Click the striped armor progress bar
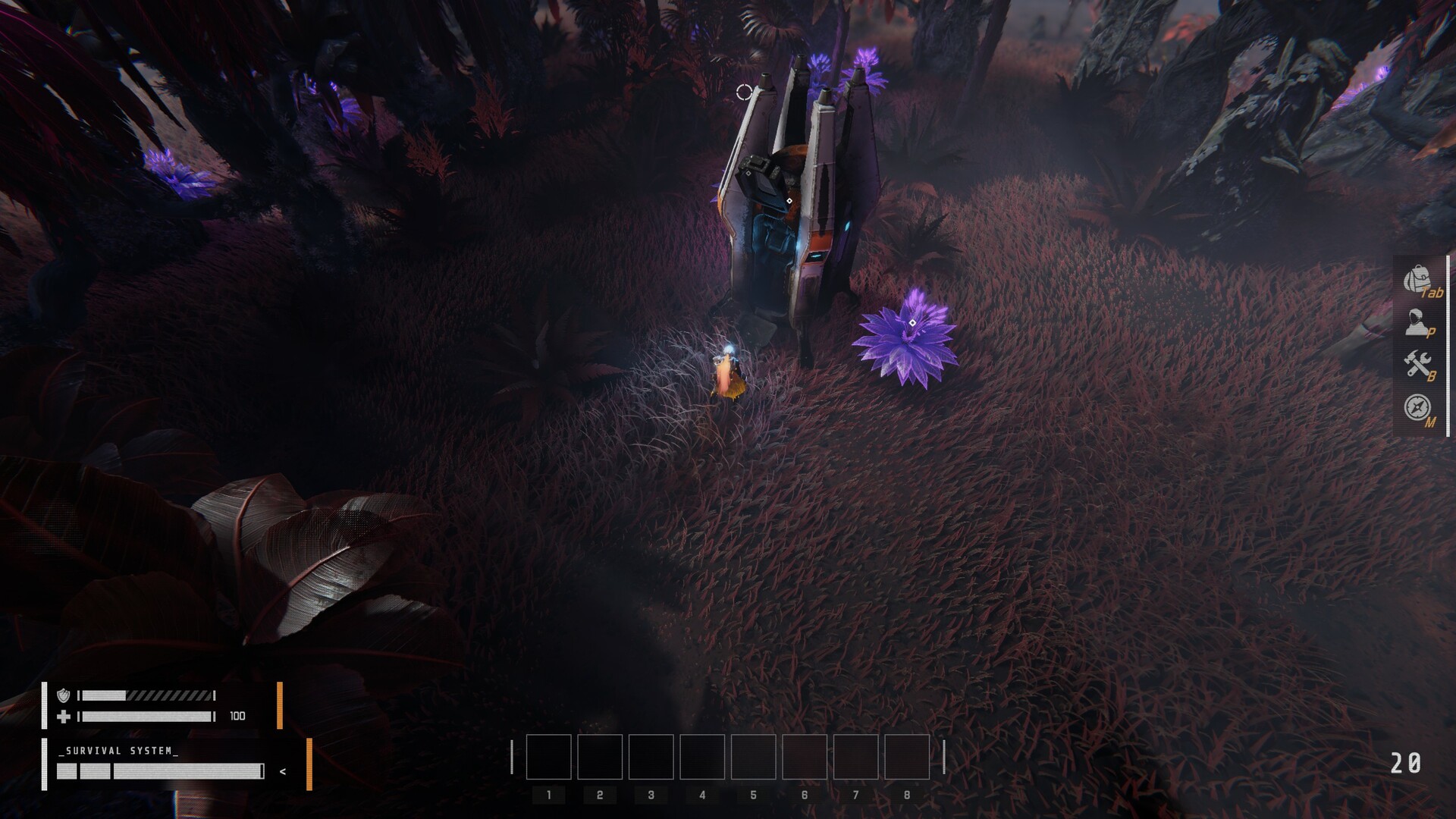Screen dimensions: 1456x819 click(x=148, y=695)
